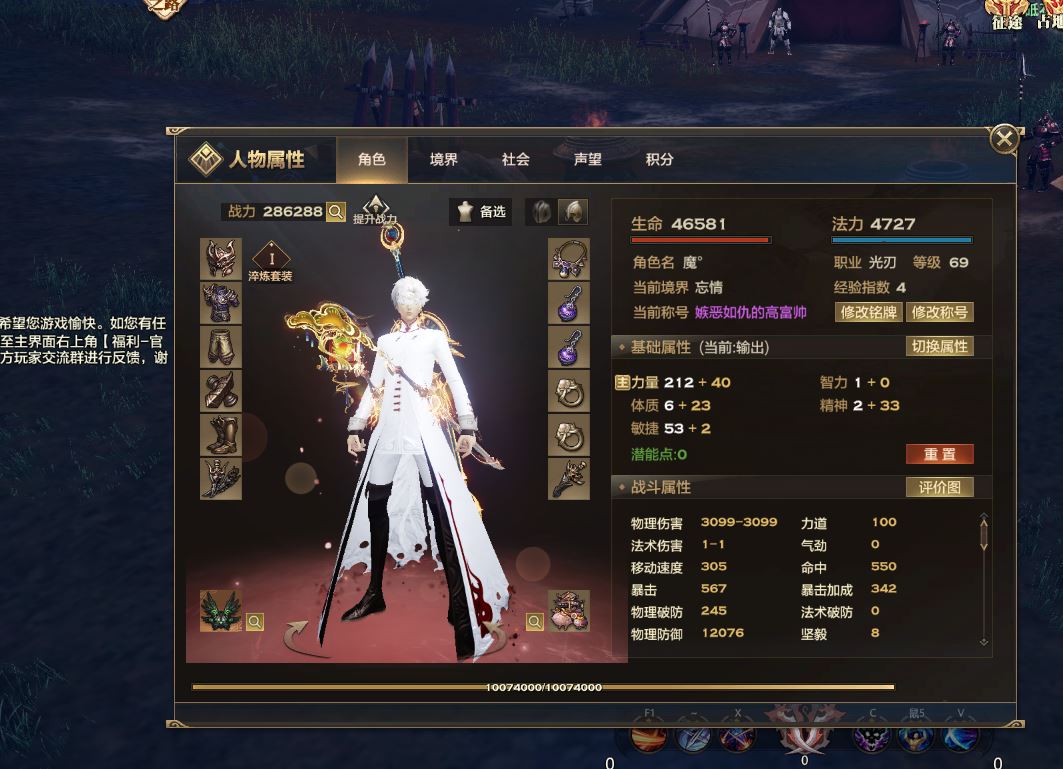Open the 社会 tab
Screen dimensions: 1063x769
coord(516,160)
